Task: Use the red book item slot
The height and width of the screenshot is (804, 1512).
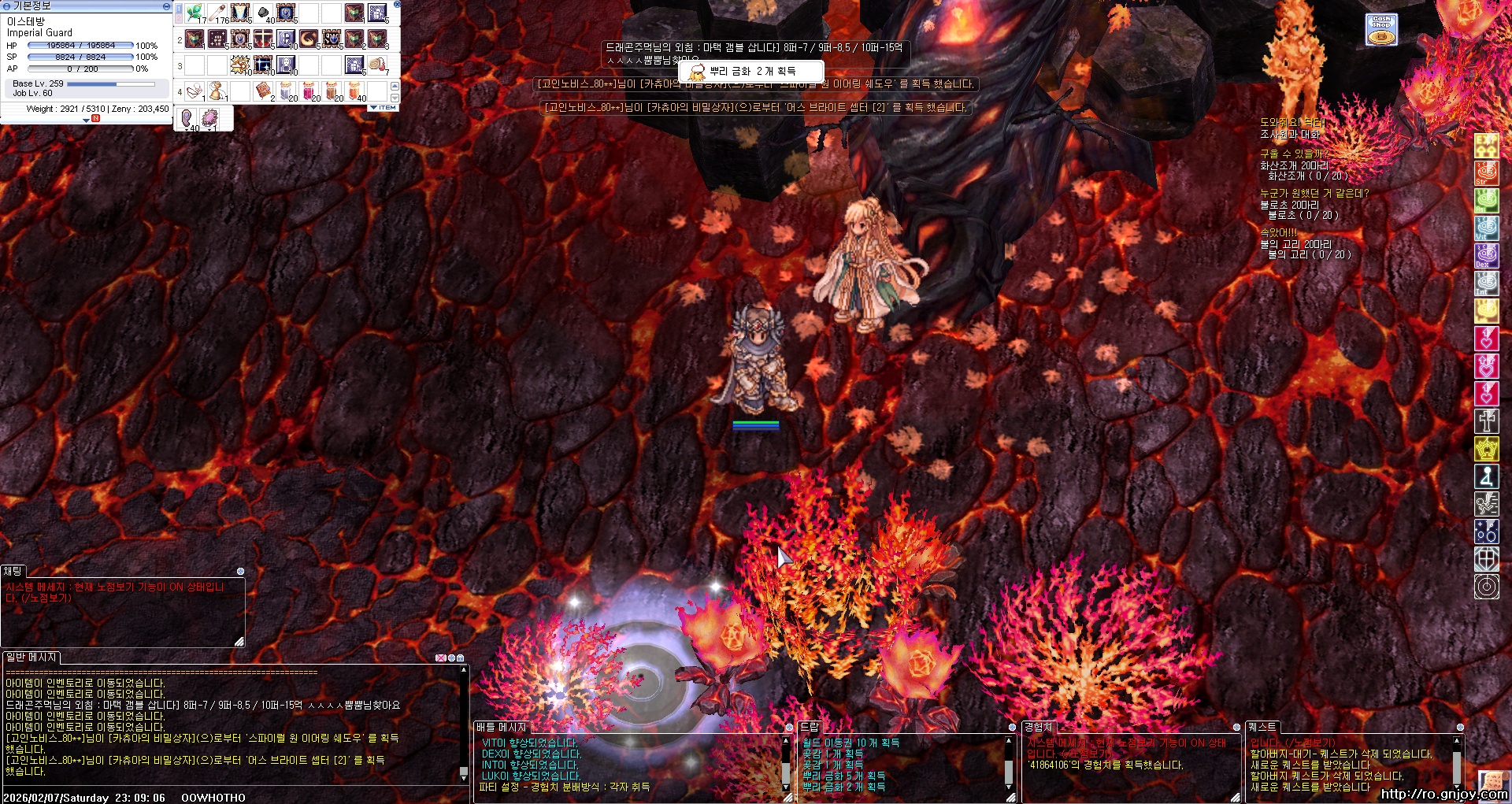Action: [x=264, y=91]
